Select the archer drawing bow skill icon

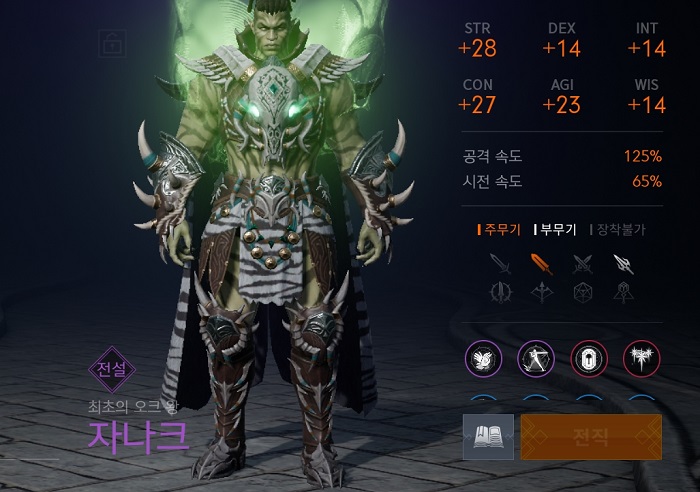click(535, 358)
